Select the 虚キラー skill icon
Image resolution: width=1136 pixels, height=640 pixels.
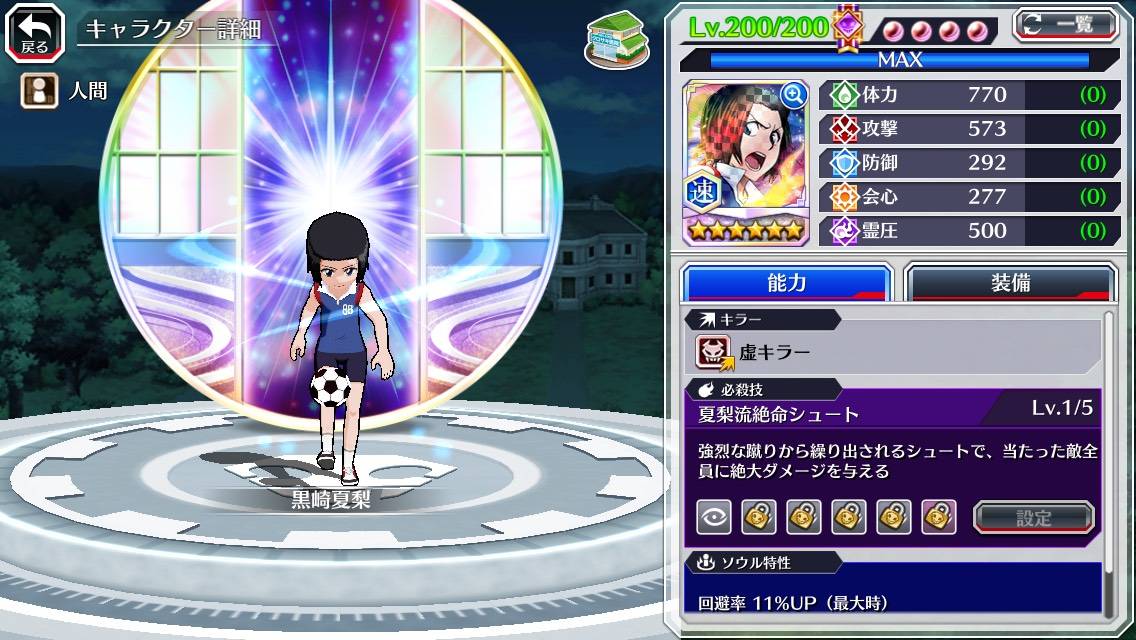(x=714, y=351)
